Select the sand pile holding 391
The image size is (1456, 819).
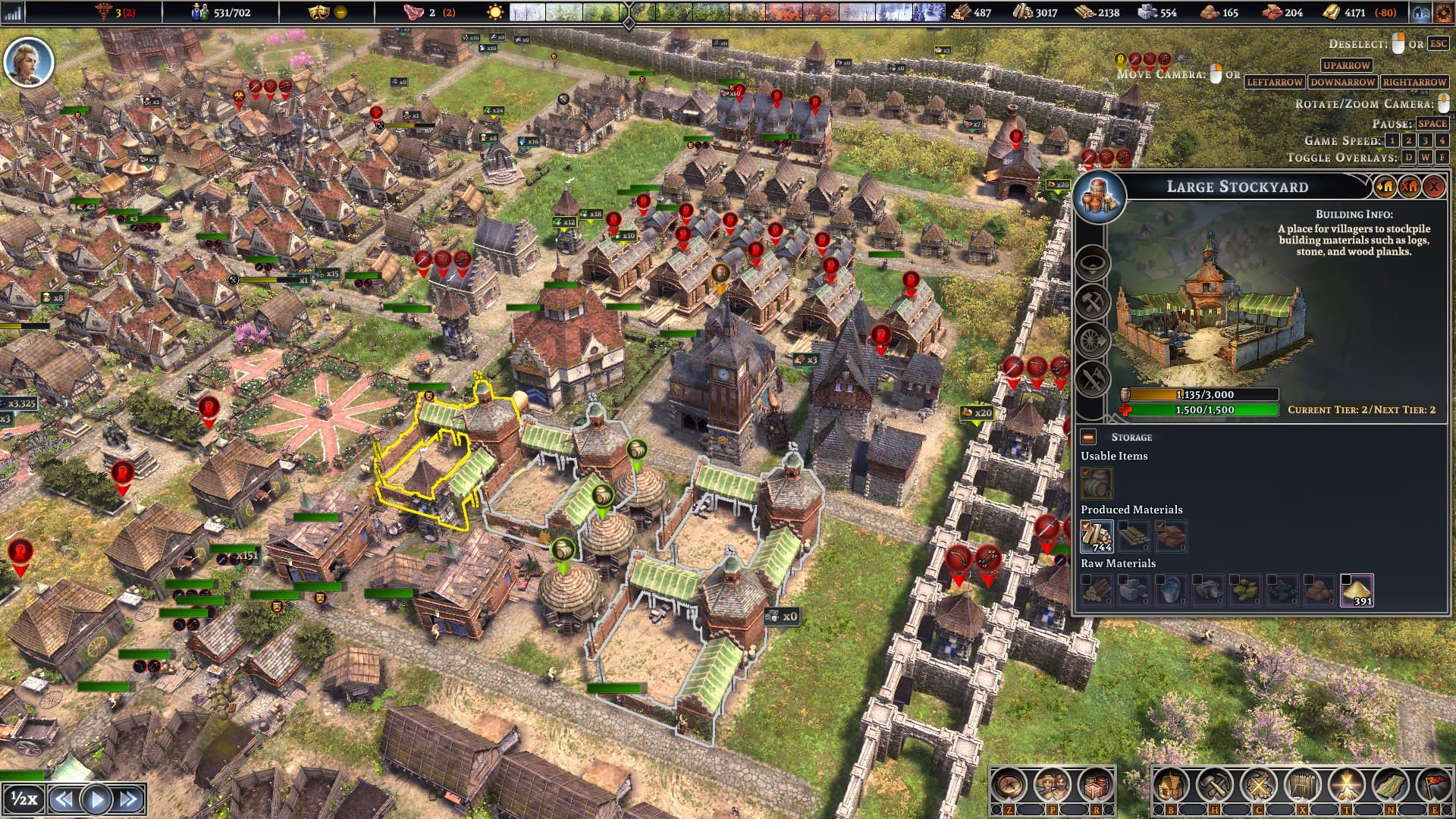tap(1356, 590)
